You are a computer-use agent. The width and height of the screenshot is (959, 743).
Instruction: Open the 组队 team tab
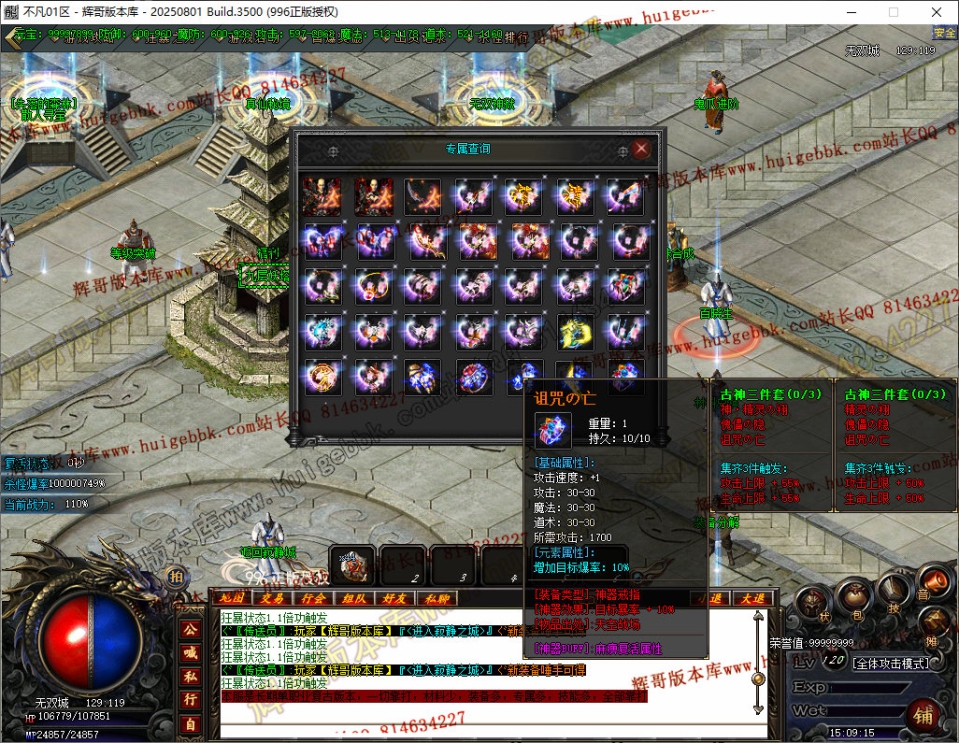click(354, 598)
